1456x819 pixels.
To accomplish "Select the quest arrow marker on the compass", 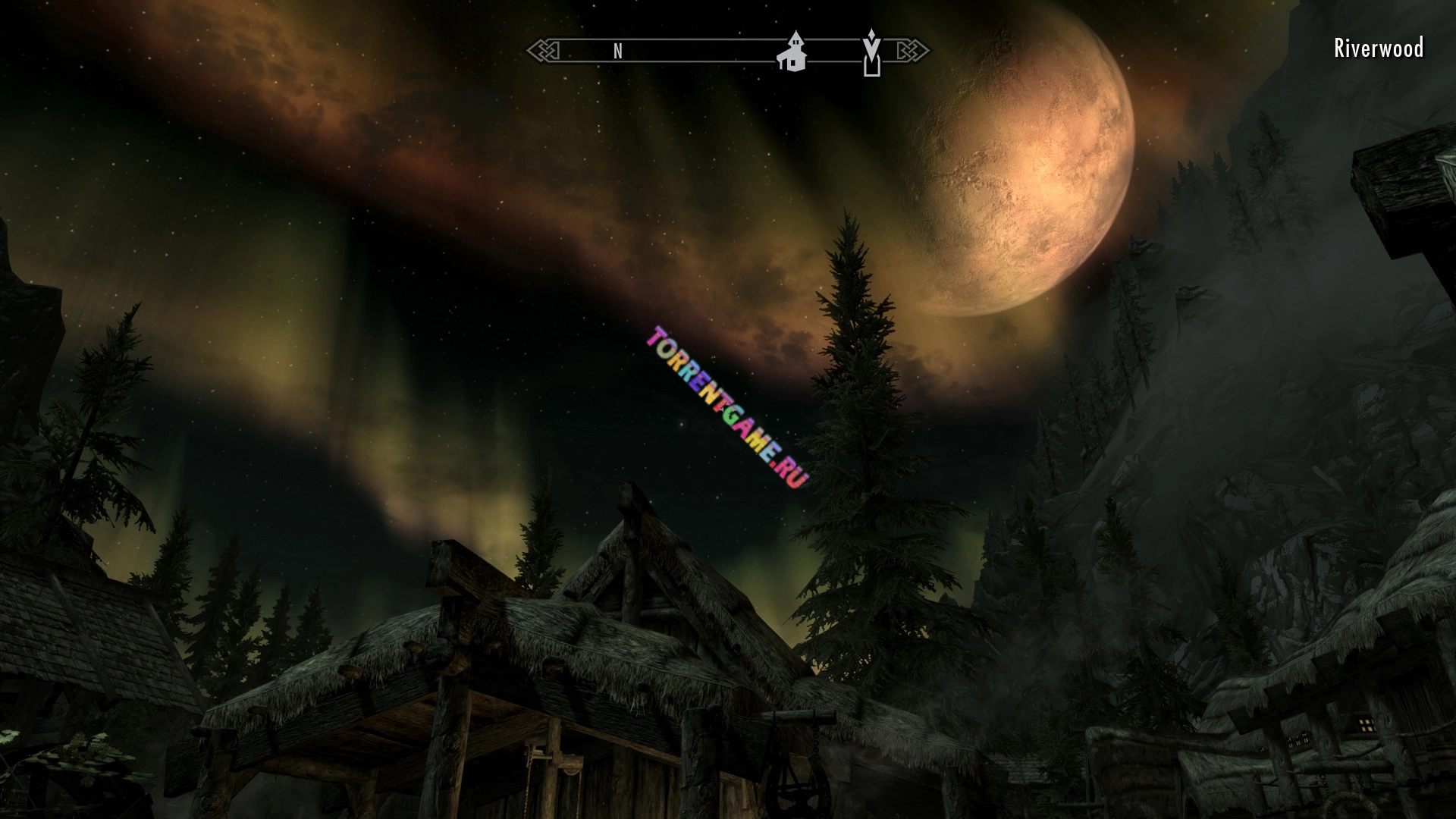I will click(x=872, y=52).
